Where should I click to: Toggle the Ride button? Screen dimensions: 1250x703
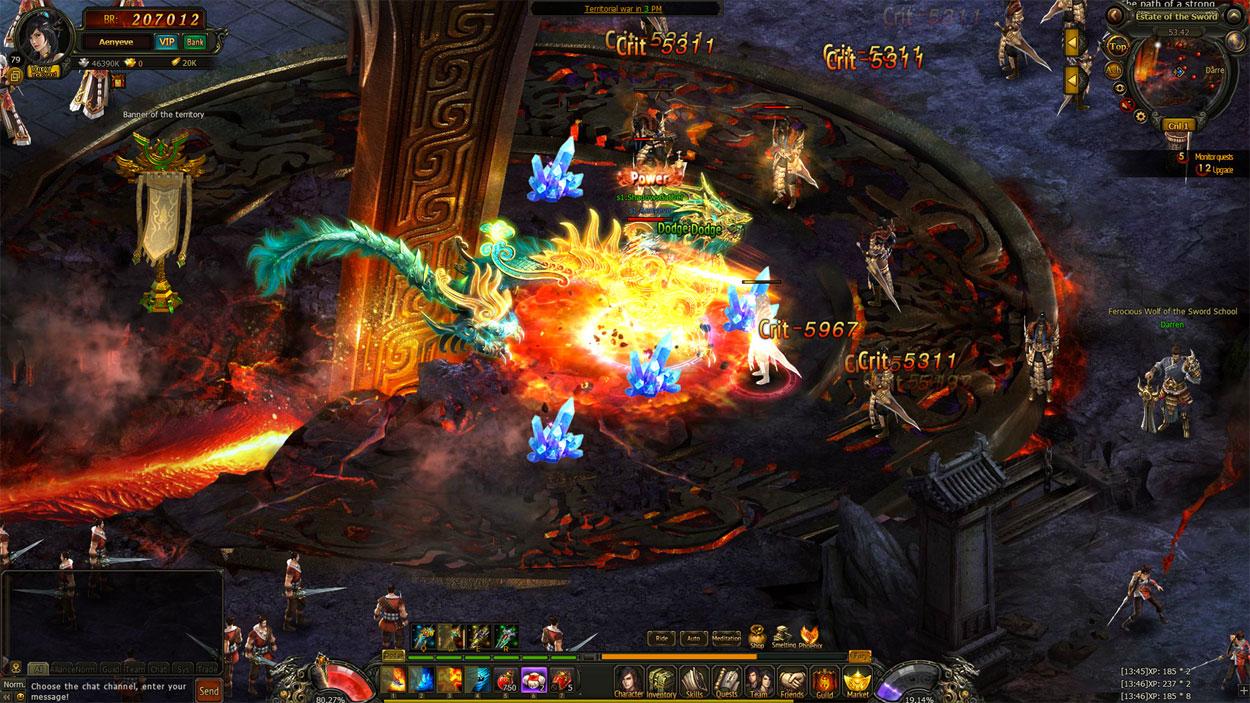[661, 637]
